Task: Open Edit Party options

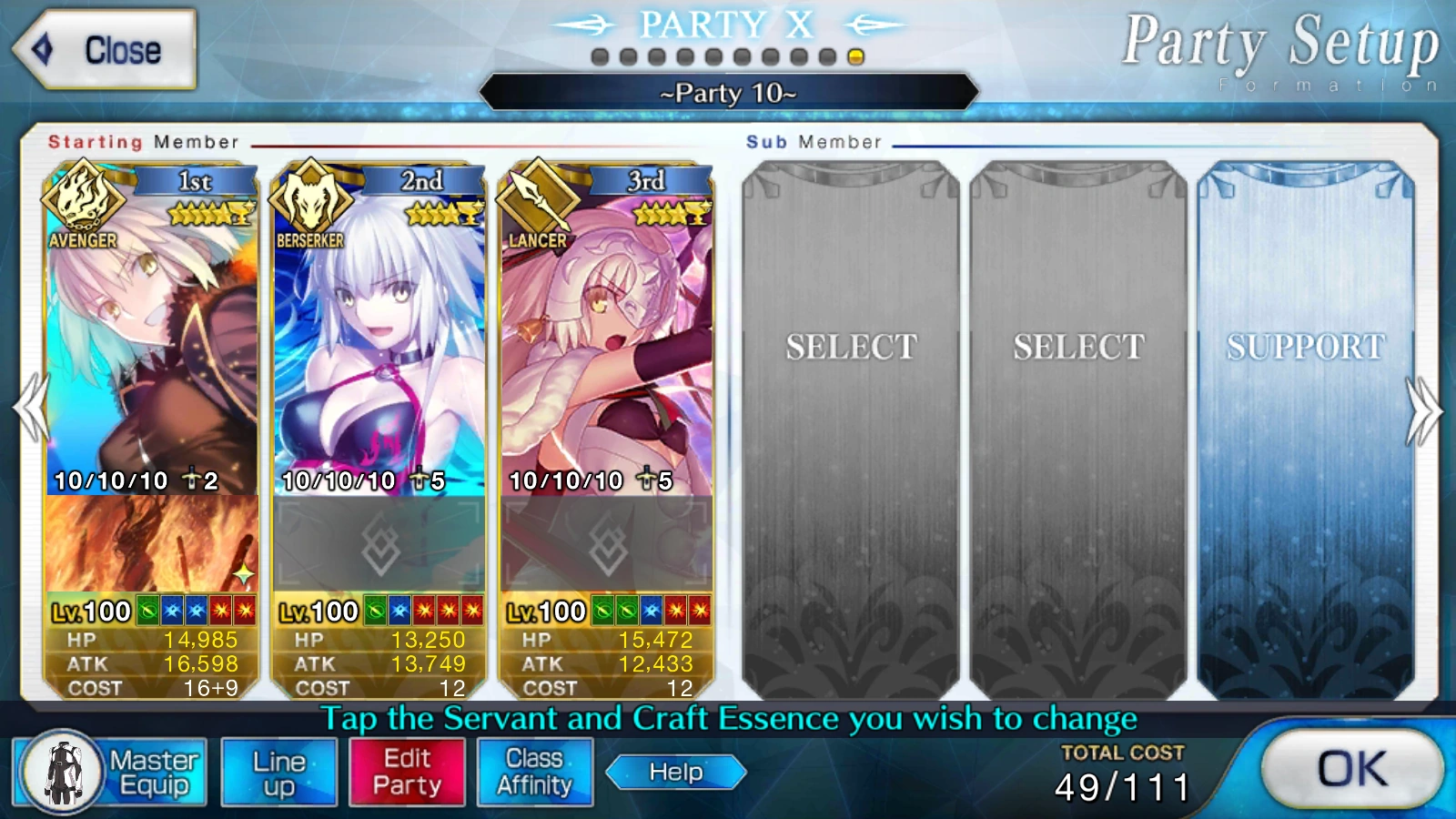Action: pos(407,771)
